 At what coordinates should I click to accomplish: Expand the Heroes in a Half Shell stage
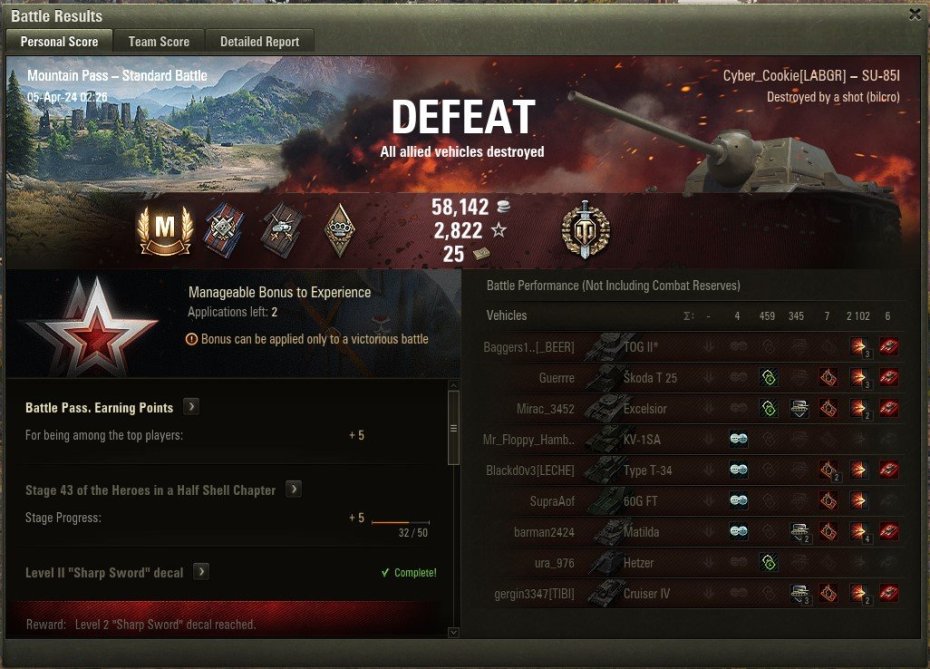pyautogui.click(x=294, y=490)
